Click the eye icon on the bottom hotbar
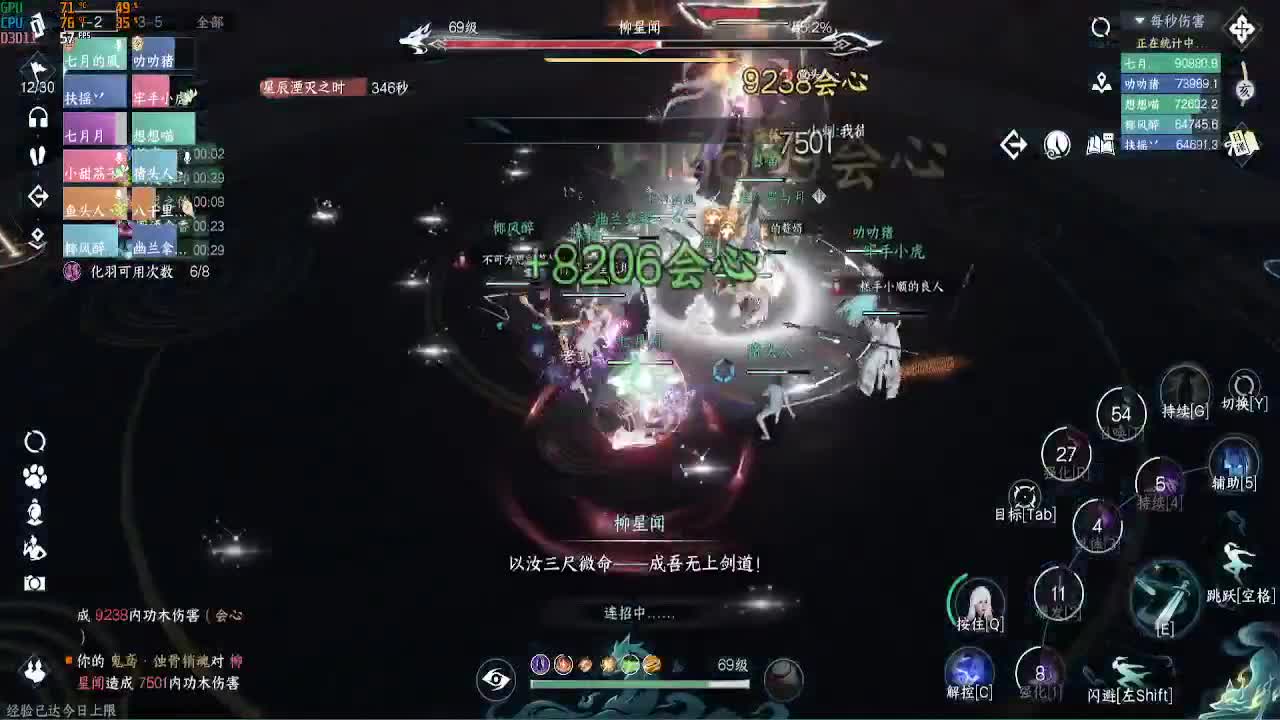Viewport: 1280px width, 720px height. 495,678
